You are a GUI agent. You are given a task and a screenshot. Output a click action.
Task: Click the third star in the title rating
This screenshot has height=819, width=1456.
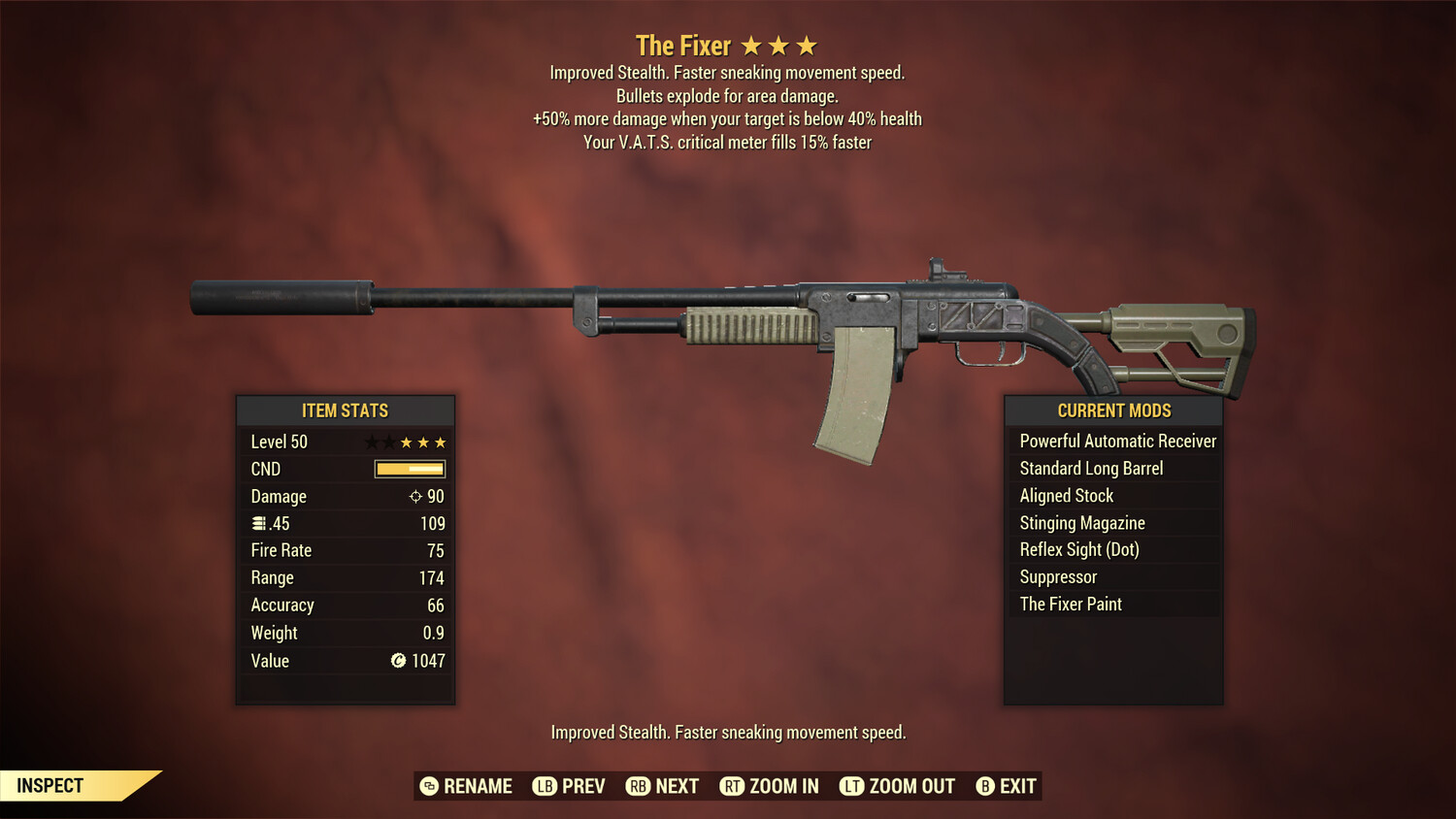click(809, 45)
